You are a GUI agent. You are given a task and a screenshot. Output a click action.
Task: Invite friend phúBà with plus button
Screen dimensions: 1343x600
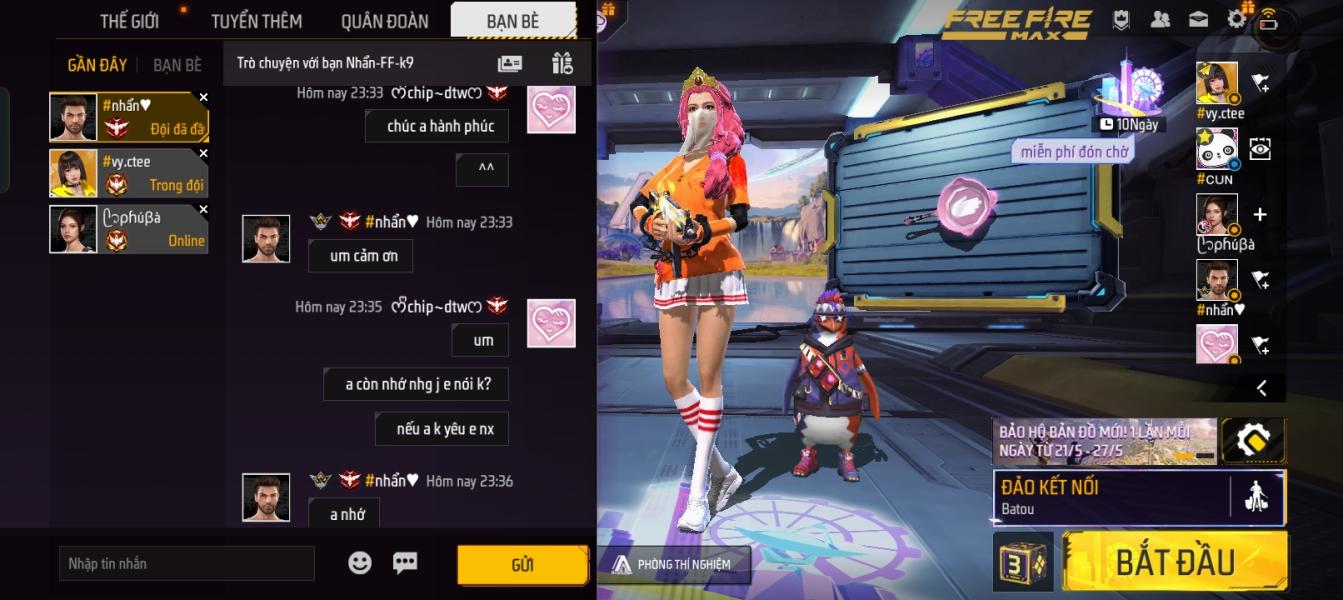tap(1260, 214)
